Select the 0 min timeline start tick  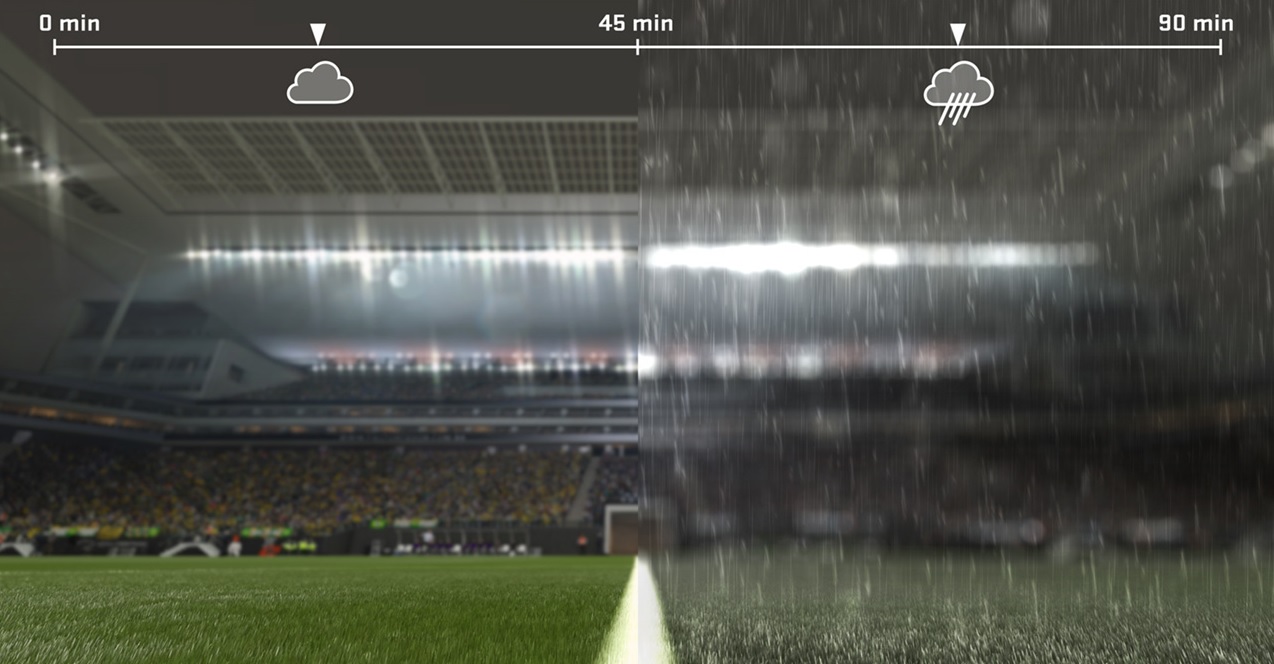pos(55,46)
